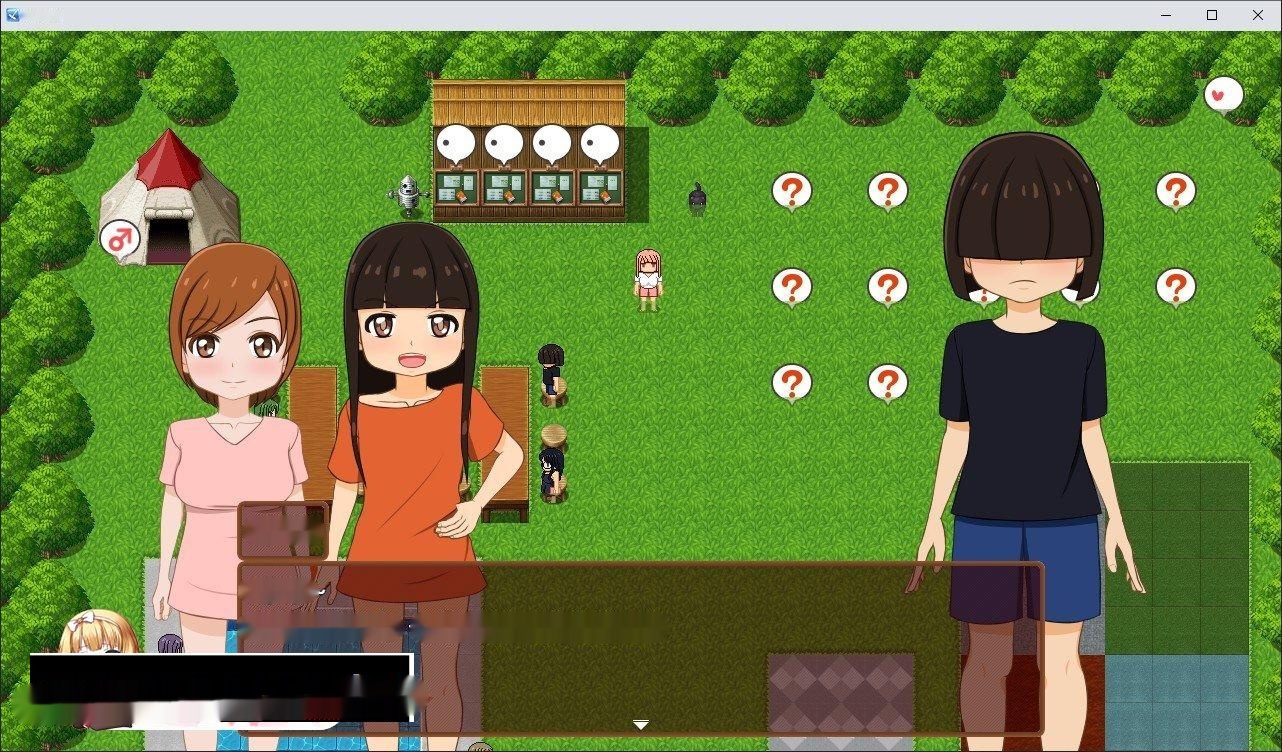Screen dimensions: 1282x752
Task: Click the seated dark-haired NPC on the stool
Action: click(551, 370)
